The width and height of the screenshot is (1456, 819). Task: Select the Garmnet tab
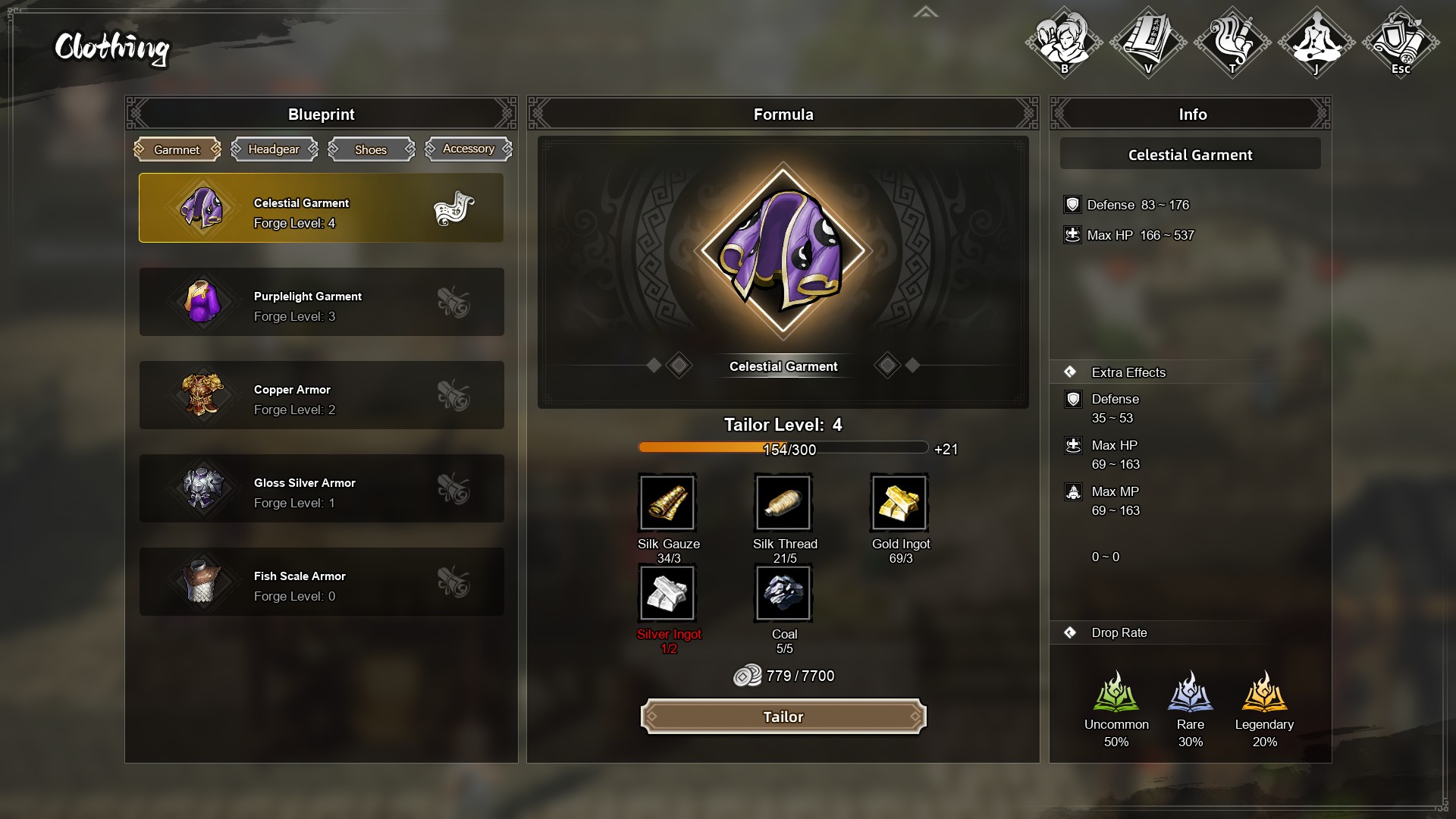coord(177,149)
